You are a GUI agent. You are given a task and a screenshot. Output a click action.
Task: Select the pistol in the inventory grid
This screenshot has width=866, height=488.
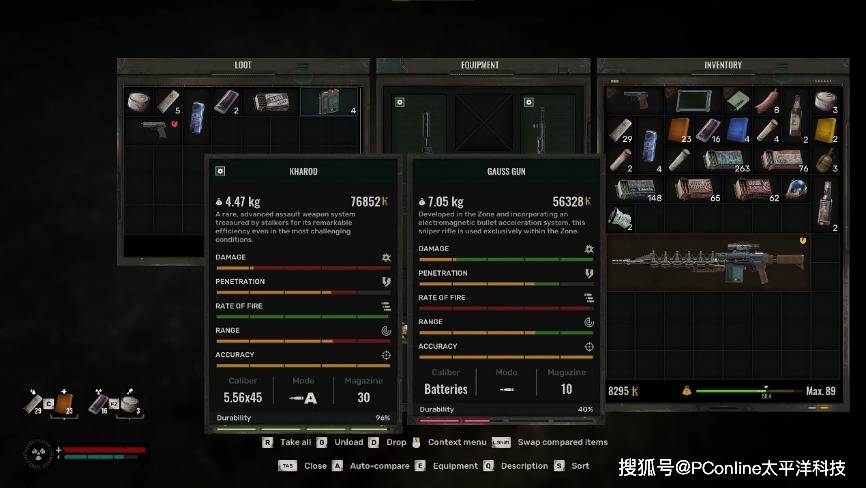(635, 102)
